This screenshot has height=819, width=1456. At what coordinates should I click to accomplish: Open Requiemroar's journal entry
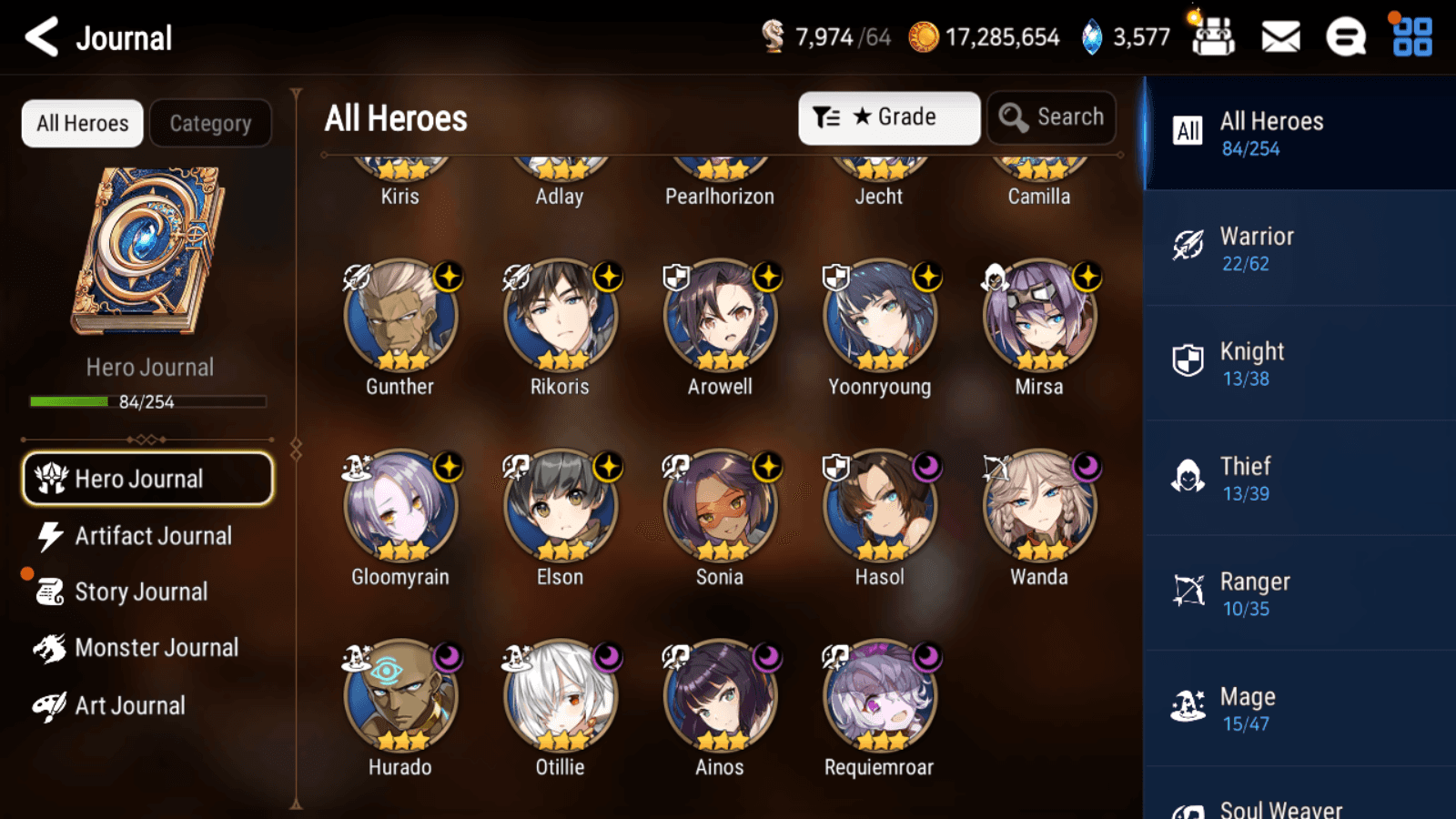[x=879, y=698]
